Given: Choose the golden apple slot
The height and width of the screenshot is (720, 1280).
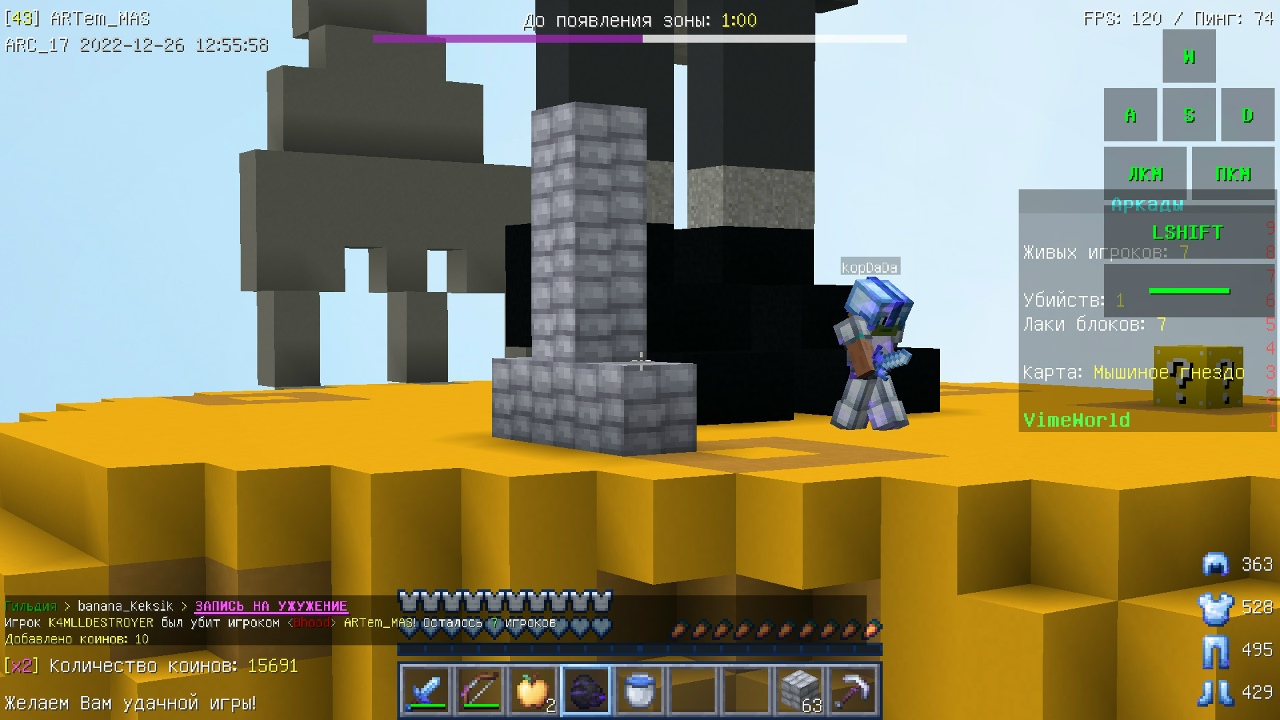Looking at the screenshot, I should (532, 691).
